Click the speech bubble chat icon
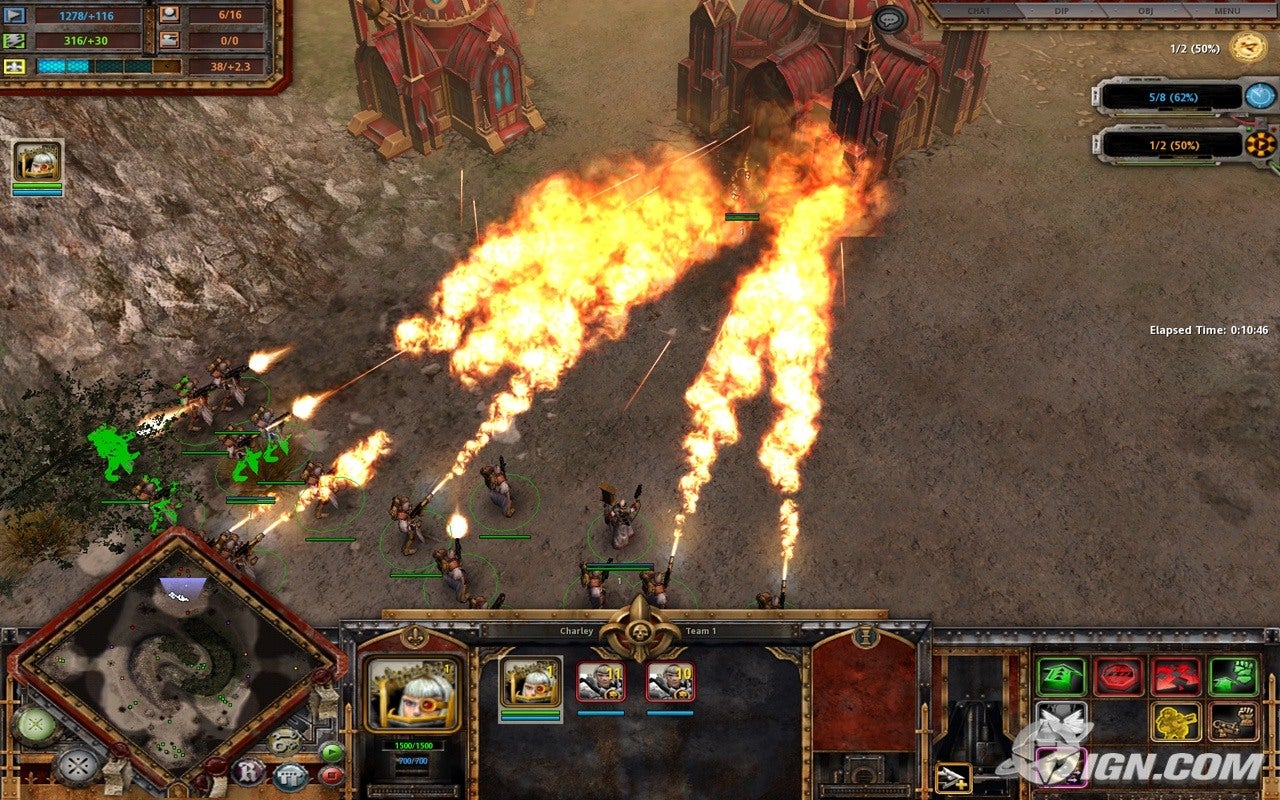Screen dimensions: 1280x800 (889, 19)
